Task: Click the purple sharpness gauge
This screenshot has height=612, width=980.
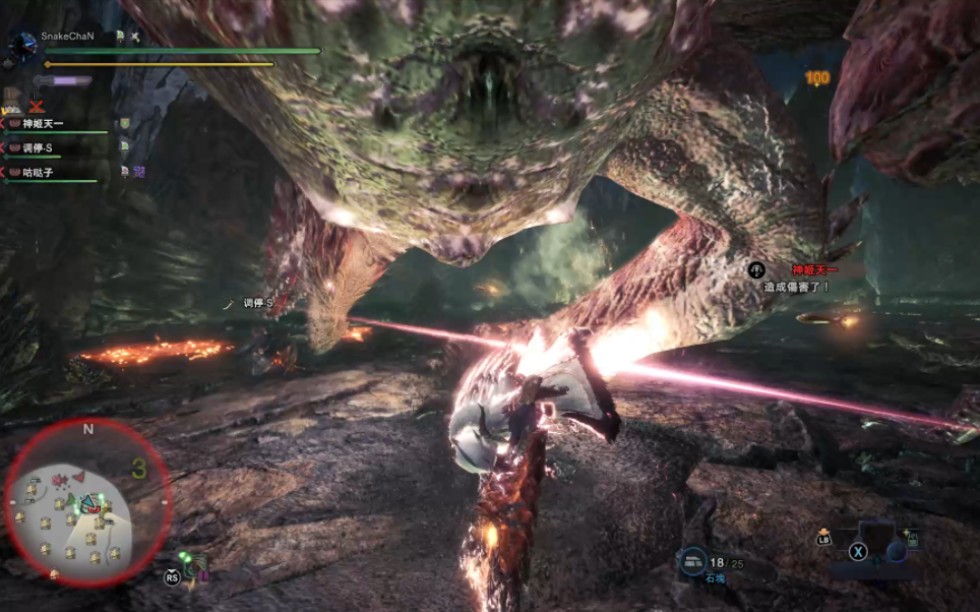Action: (x=65, y=80)
